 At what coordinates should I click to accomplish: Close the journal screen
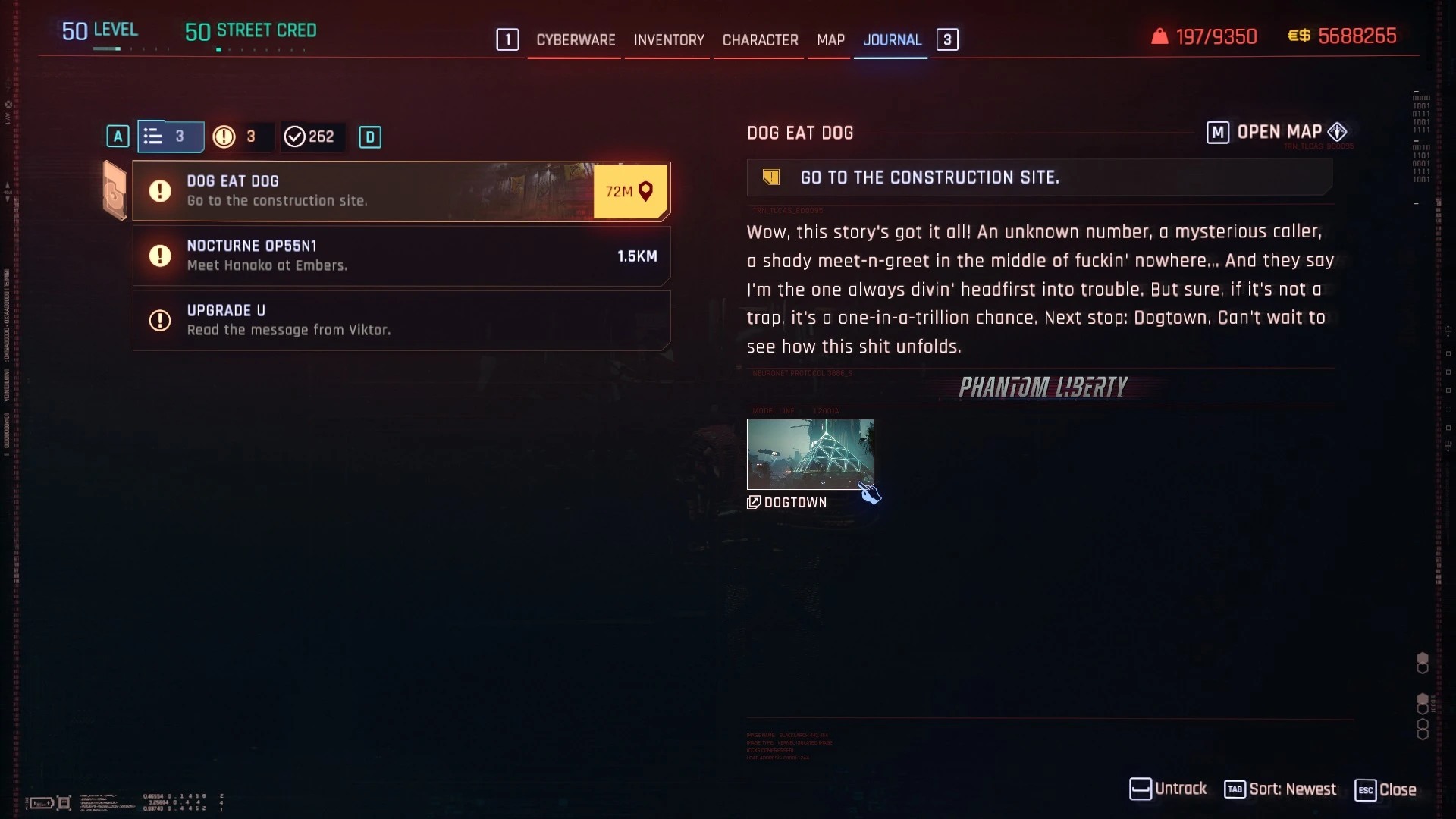1385,789
